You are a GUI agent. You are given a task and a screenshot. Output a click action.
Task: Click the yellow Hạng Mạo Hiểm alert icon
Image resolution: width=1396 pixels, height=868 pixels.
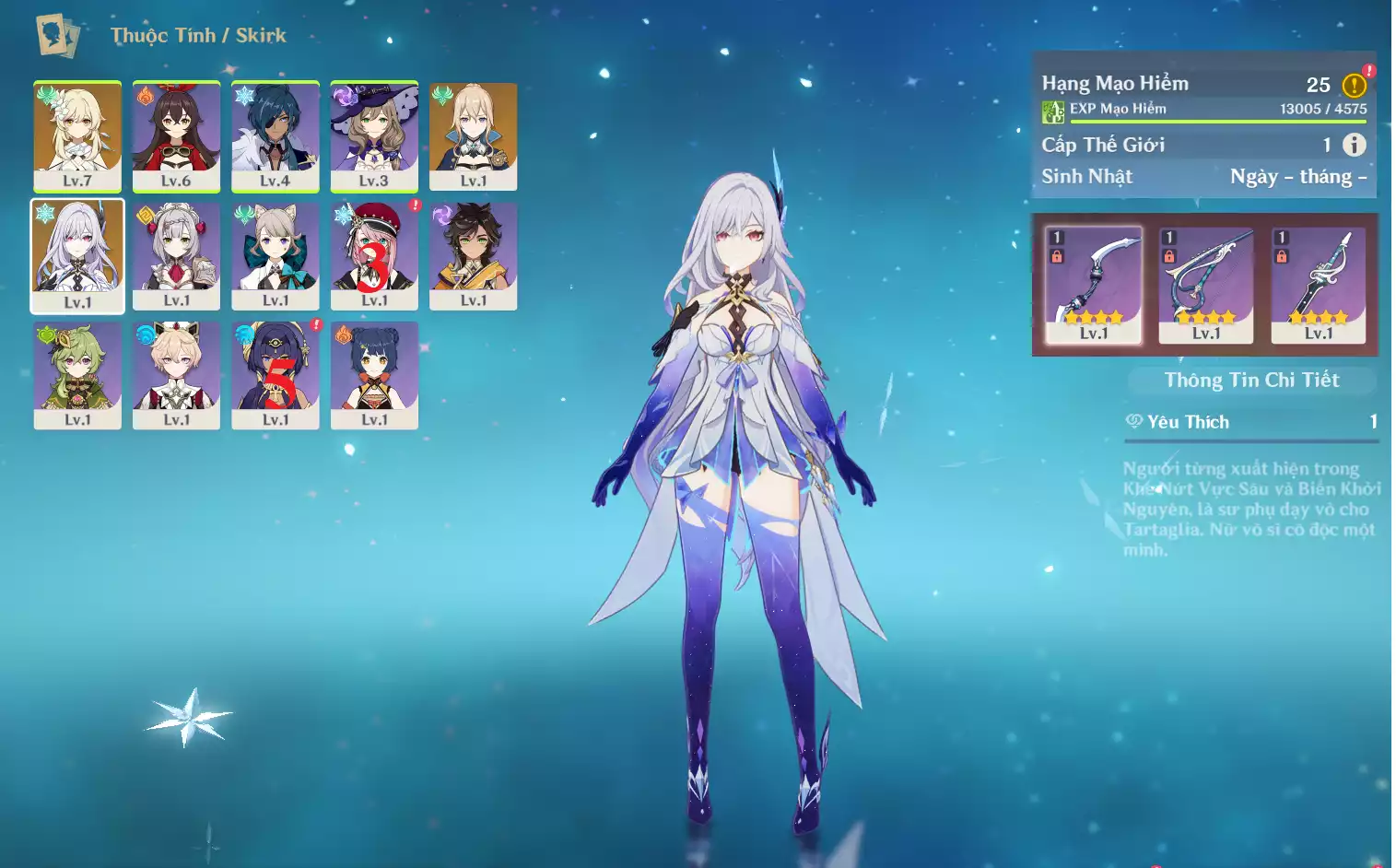click(1354, 86)
